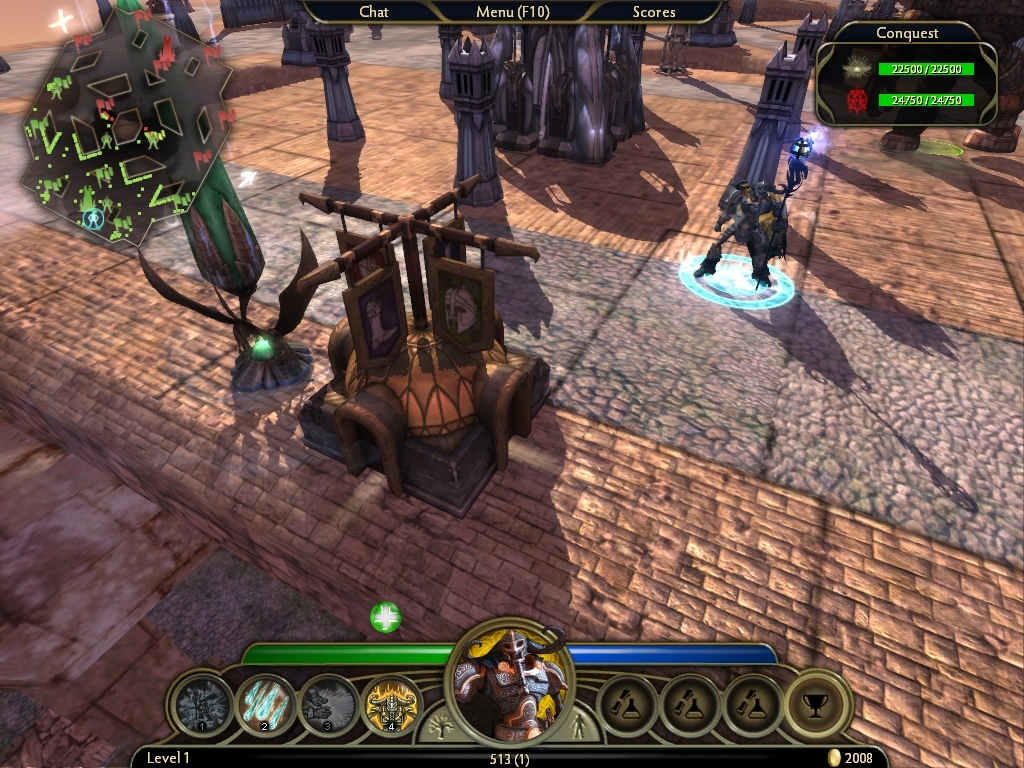The width and height of the screenshot is (1024, 768).
Task: Activate the flaming golden ability in slot 4
Action: click(x=391, y=706)
